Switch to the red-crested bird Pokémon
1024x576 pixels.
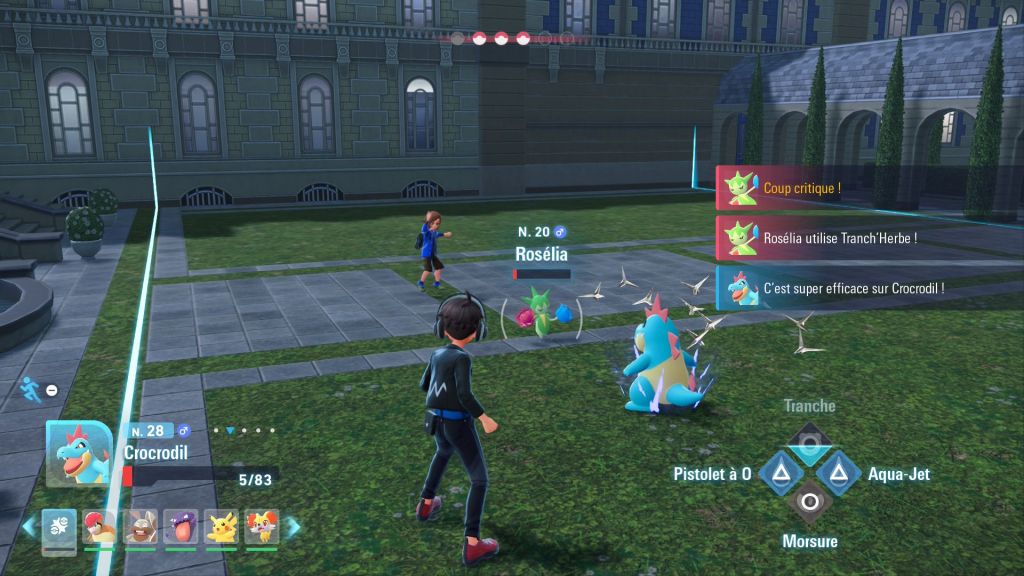click(99, 526)
